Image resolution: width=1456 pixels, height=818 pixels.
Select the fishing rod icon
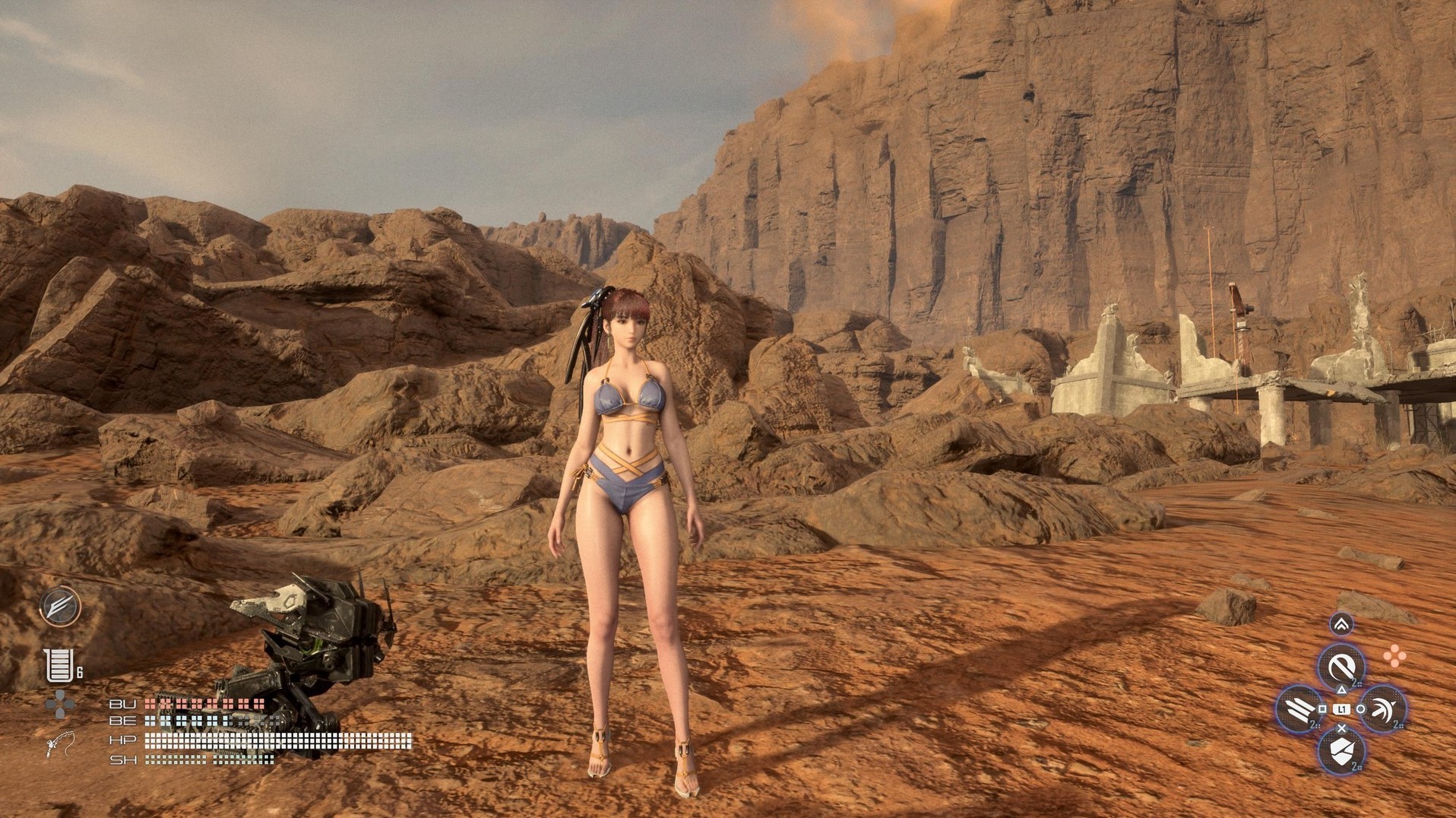(61, 744)
